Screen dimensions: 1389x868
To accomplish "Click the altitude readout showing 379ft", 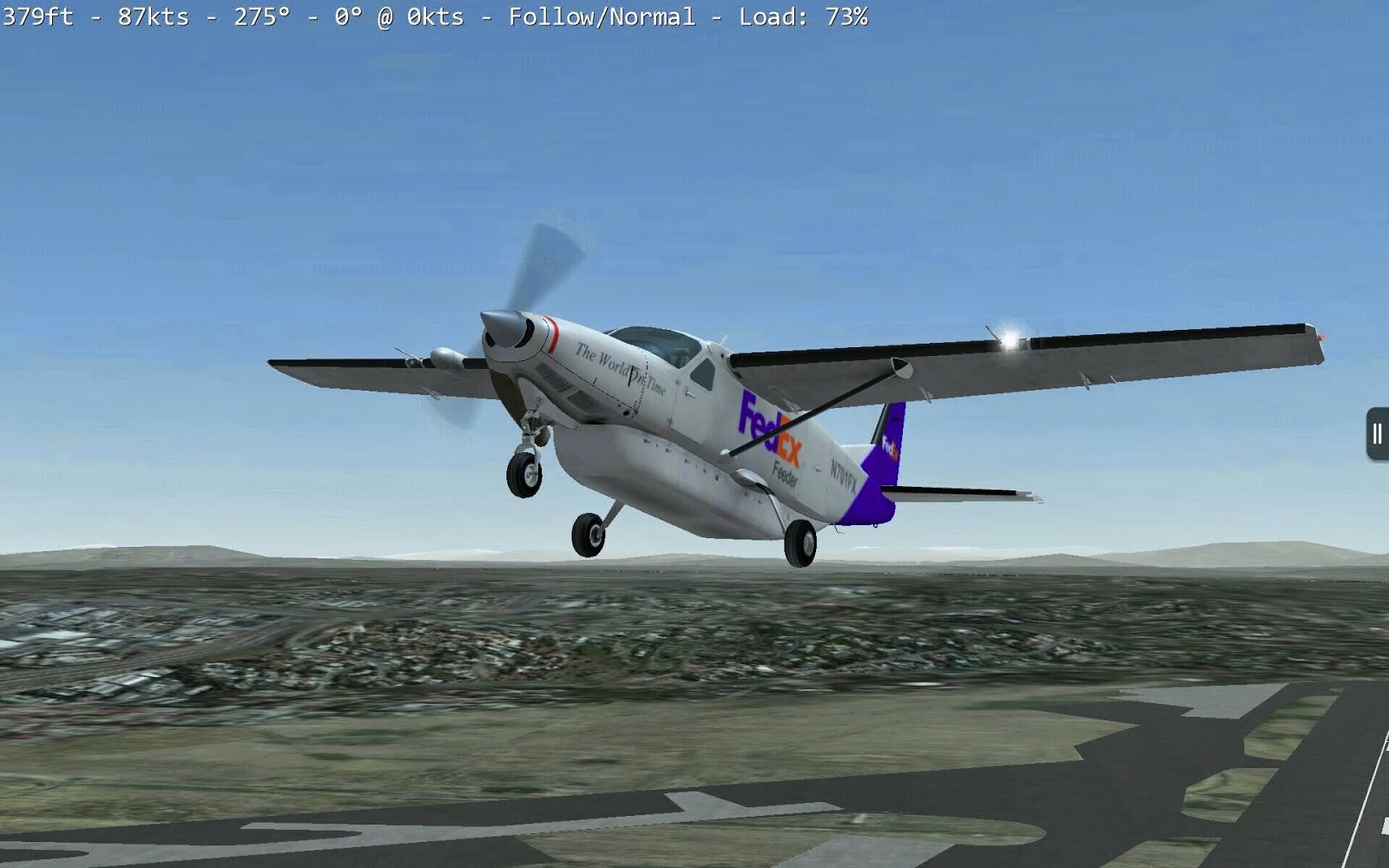I will click(x=36, y=15).
